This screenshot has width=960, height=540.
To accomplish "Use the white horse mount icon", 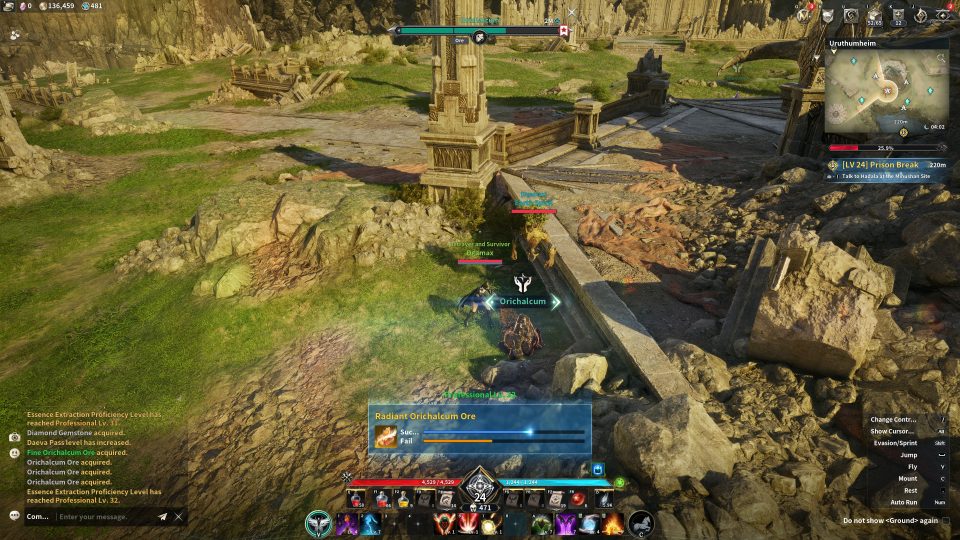I will click(640, 523).
